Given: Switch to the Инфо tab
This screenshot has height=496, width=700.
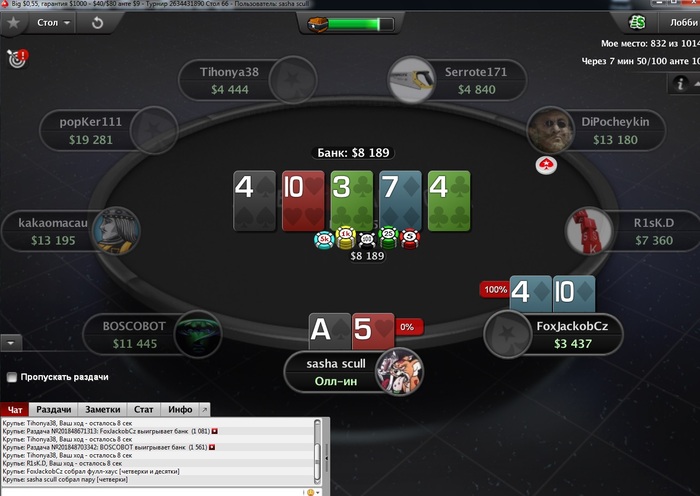Looking at the screenshot, I should click(x=180, y=409).
